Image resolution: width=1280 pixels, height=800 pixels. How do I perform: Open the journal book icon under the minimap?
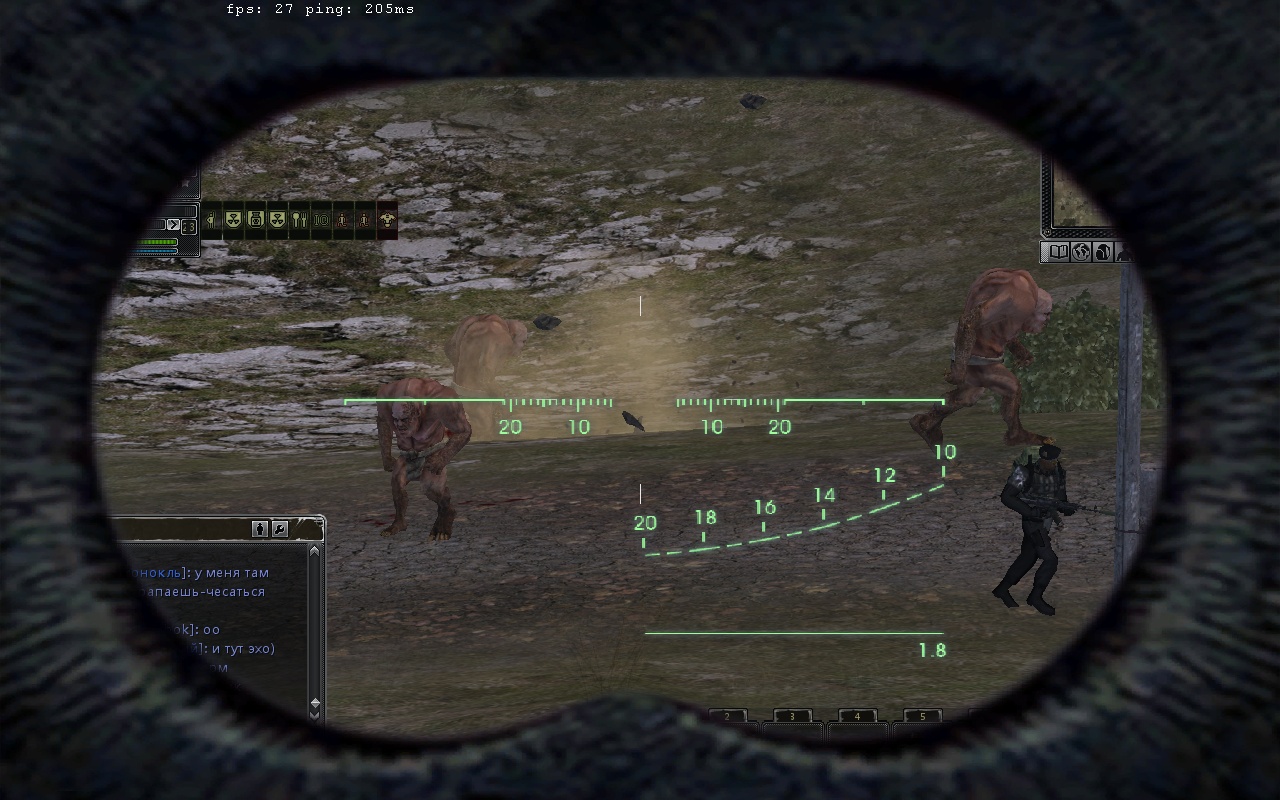click(x=1056, y=252)
